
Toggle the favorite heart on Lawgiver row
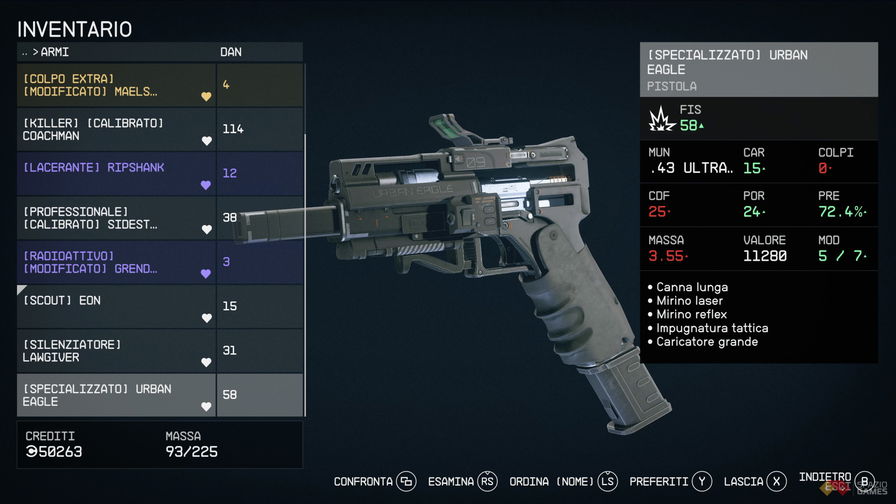[207, 362]
